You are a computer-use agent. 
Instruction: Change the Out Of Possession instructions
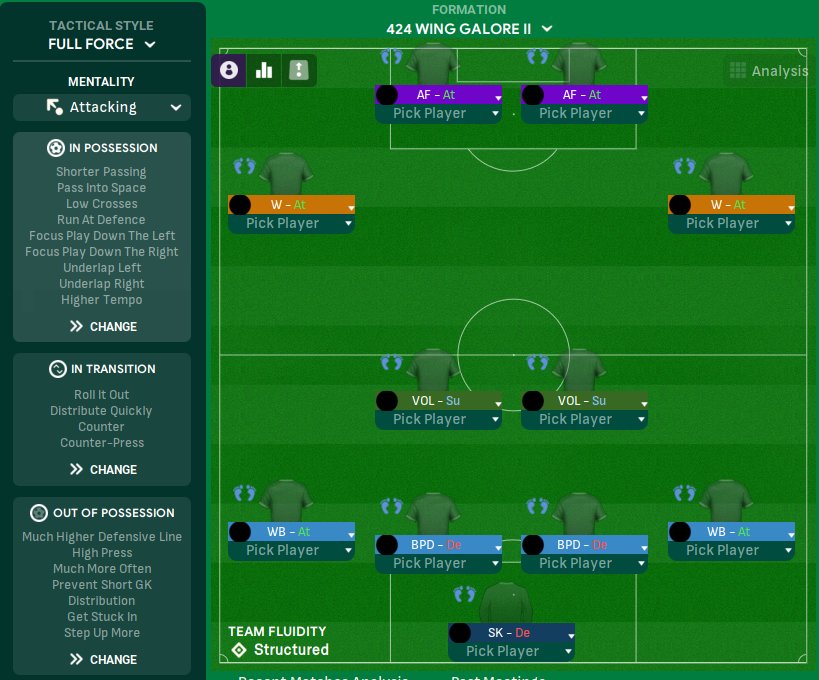coord(102,659)
